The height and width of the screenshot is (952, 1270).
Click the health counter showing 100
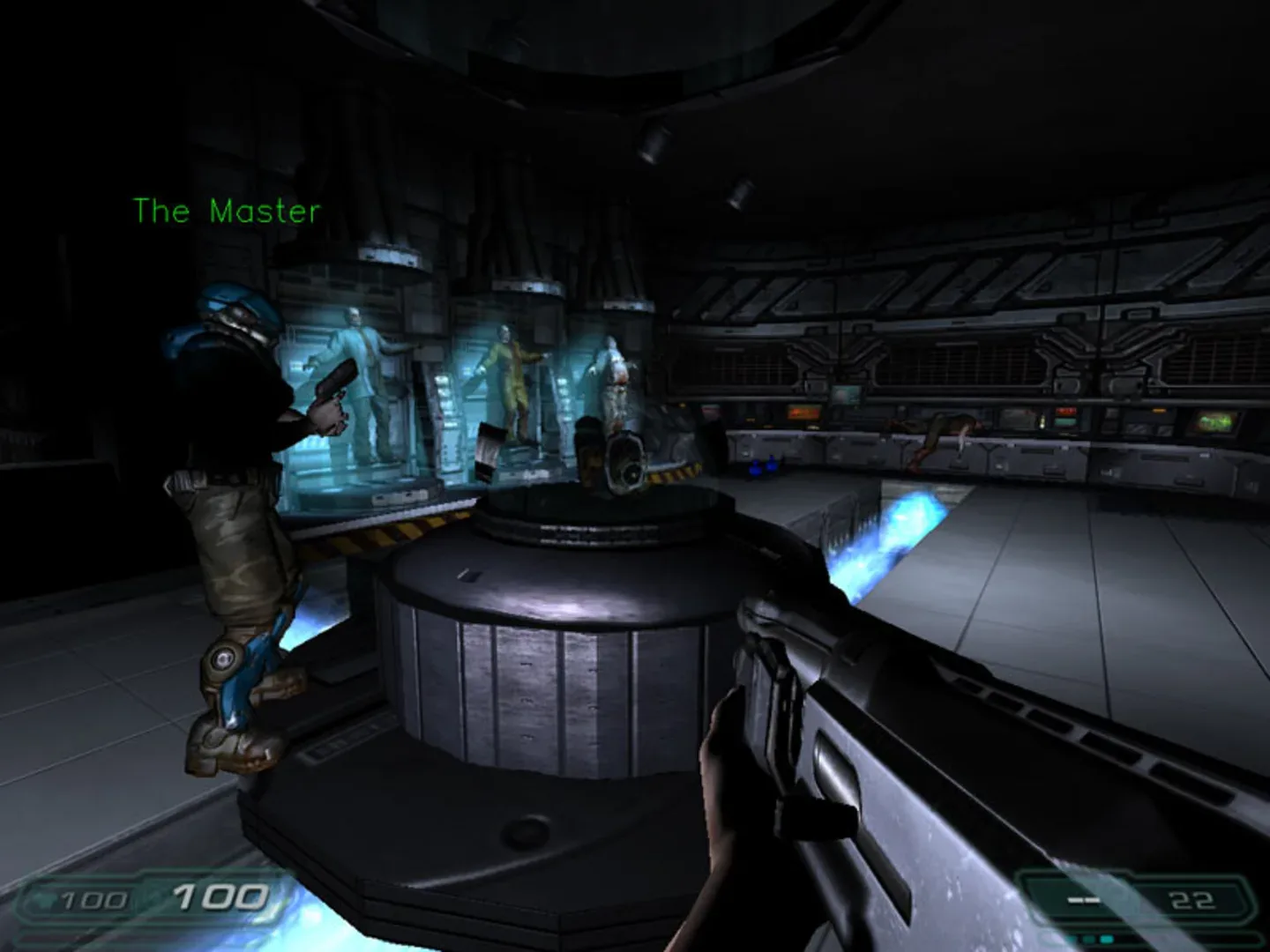220,899
